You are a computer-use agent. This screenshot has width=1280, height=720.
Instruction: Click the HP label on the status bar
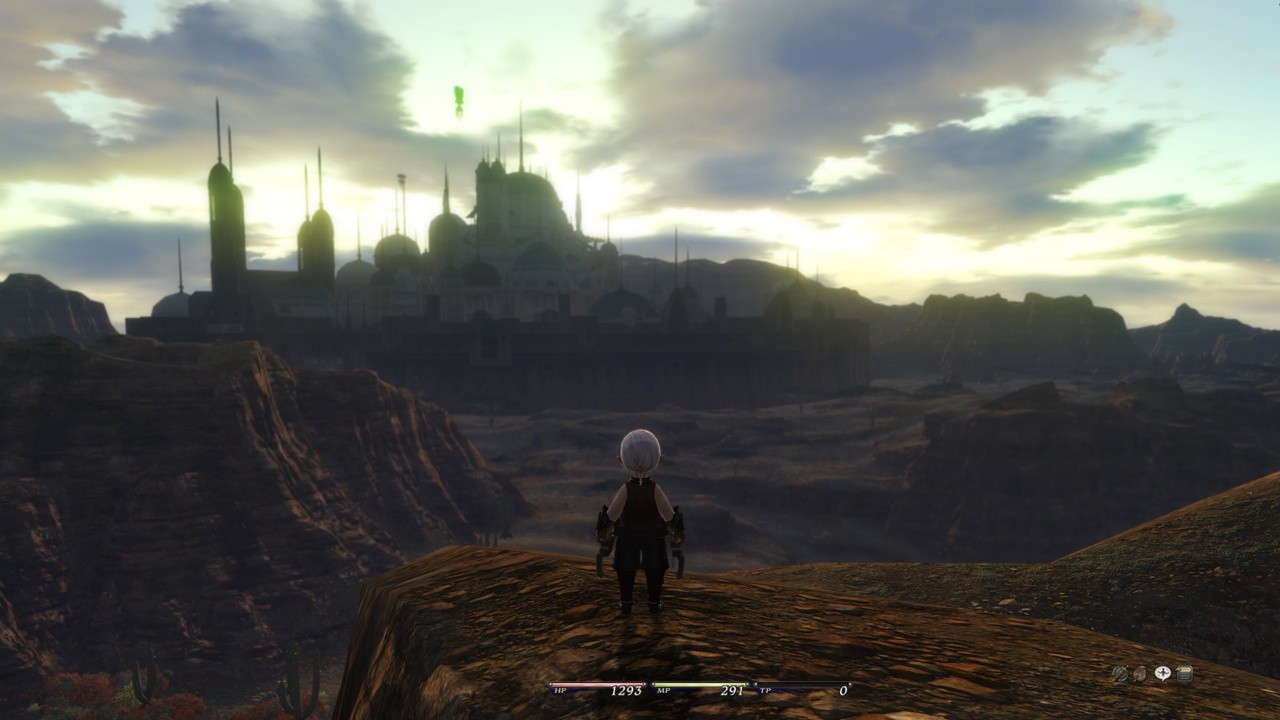pos(560,691)
